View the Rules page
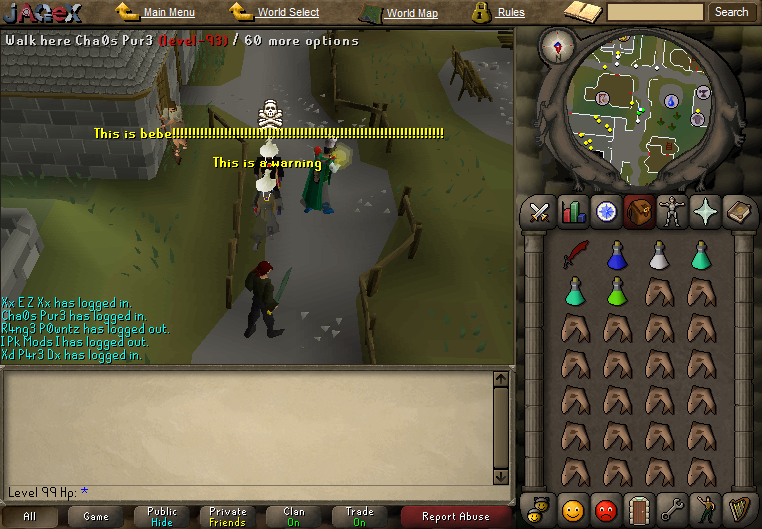Screen dimensions: 762x529 pyautogui.click(x=510, y=13)
